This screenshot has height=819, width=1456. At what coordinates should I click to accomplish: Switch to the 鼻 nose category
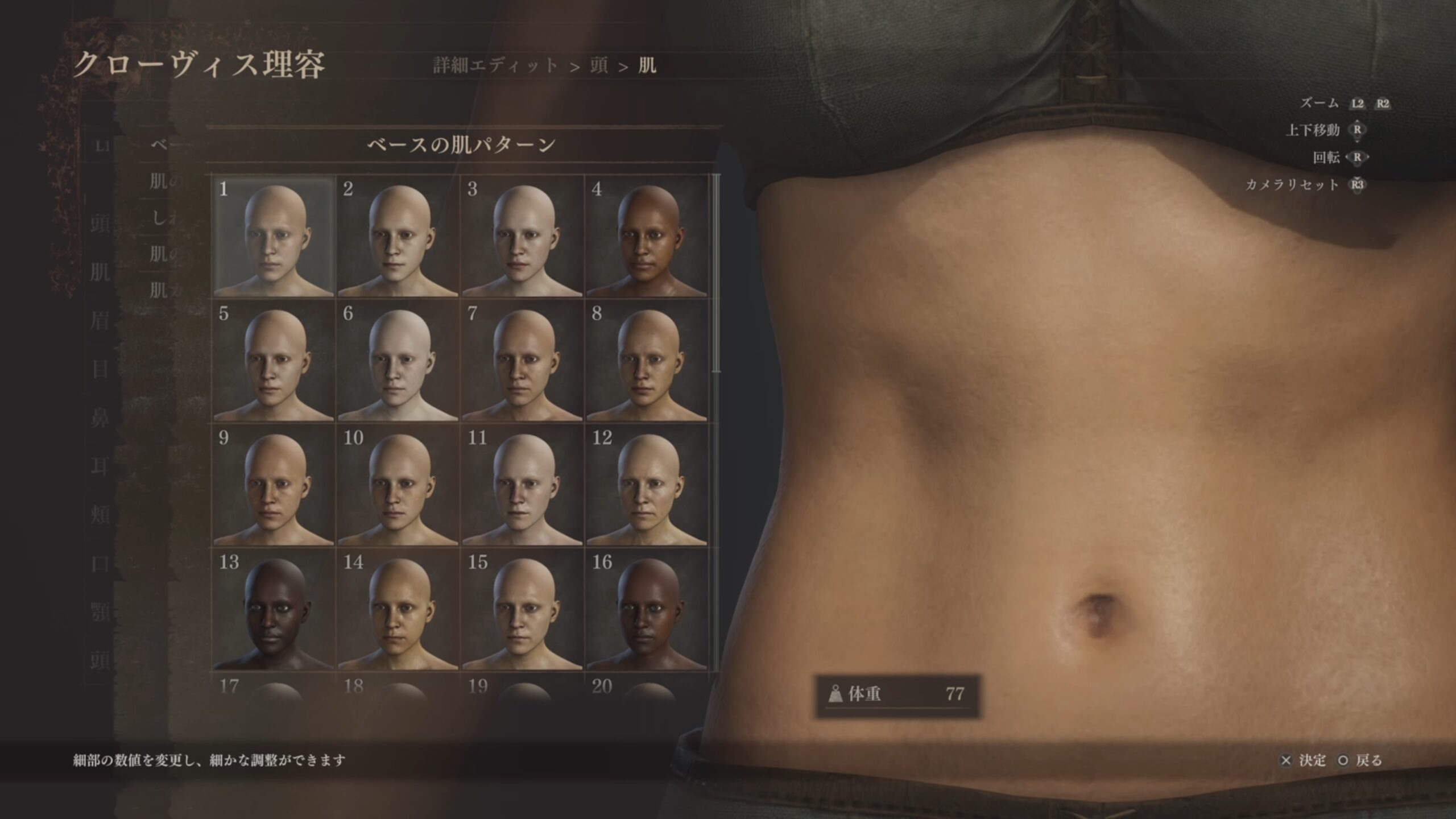[x=100, y=419]
